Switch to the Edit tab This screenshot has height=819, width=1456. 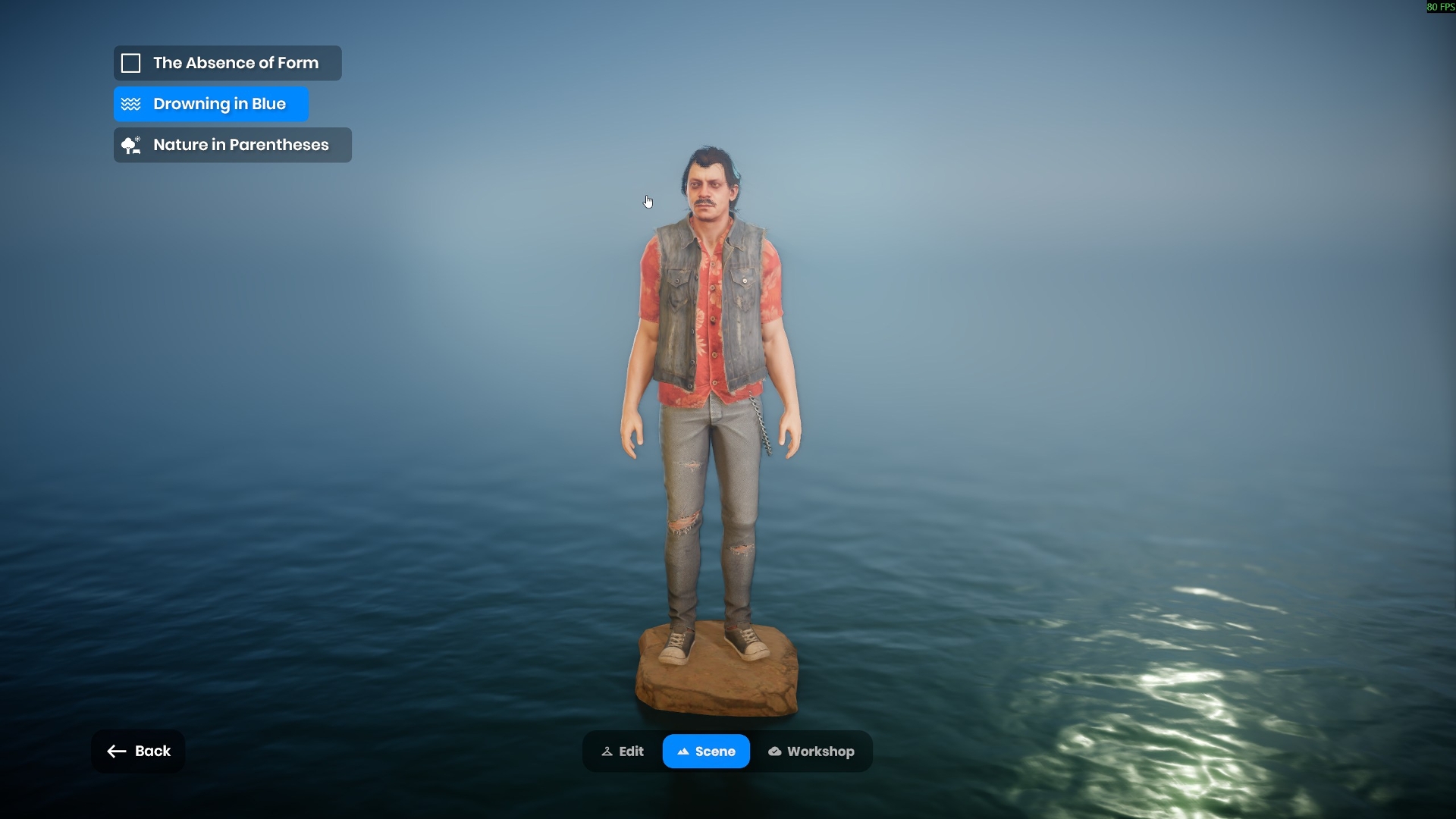623,752
